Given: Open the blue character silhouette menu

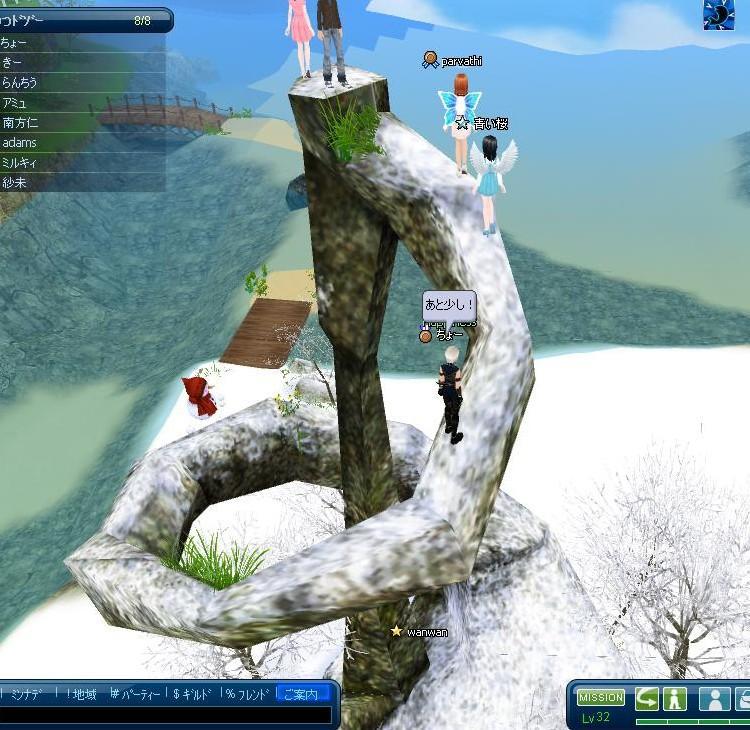Looking at the screenshot, I should pos(714,698).
